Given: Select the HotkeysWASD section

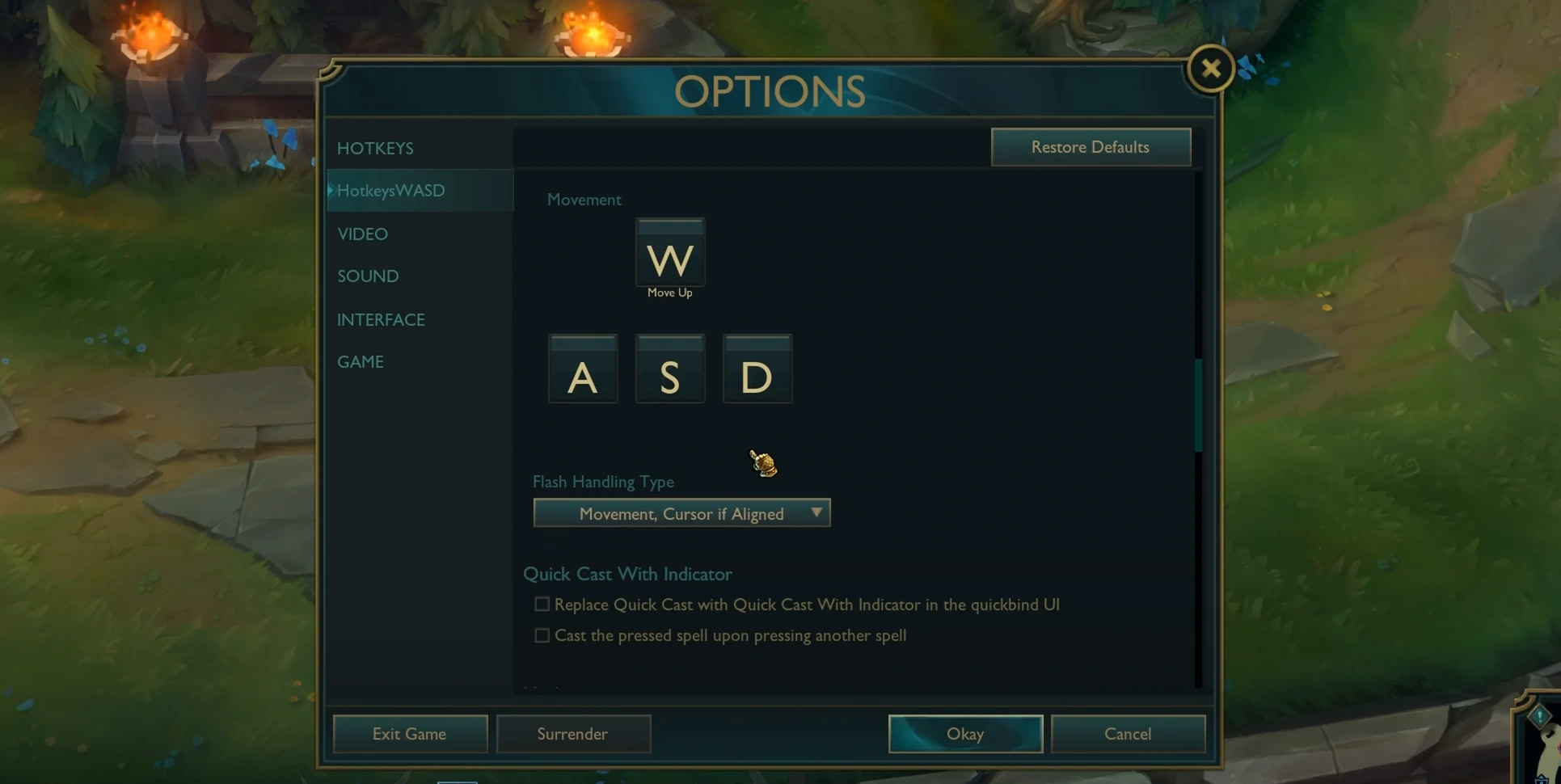Looking at the screenshot, I should point(391,191).
